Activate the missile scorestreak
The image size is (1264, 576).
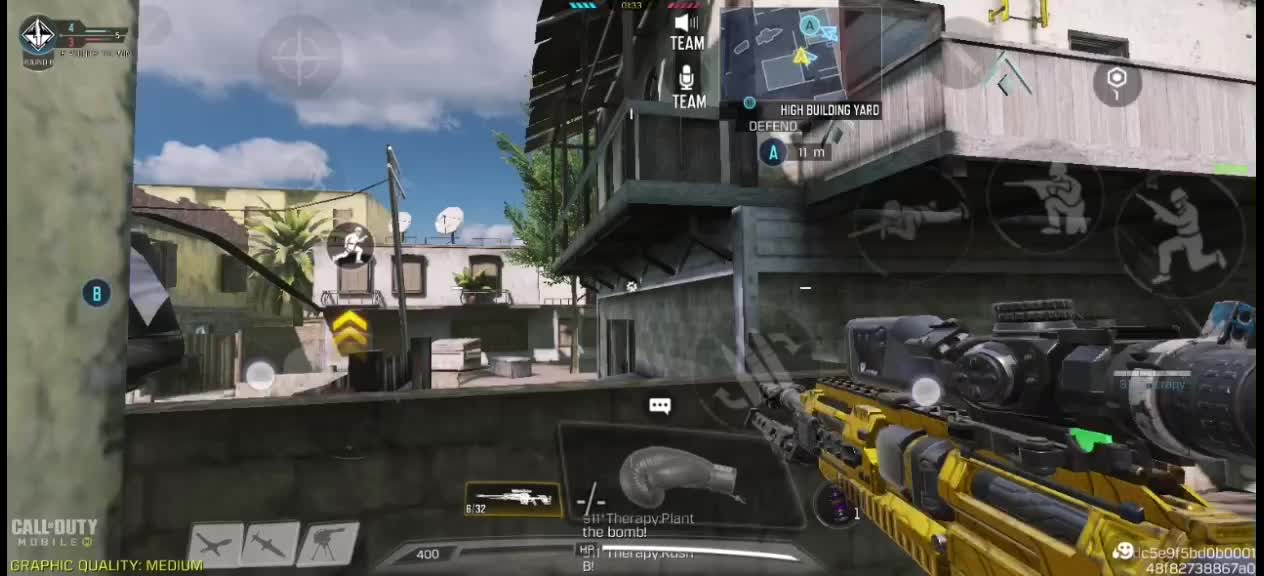click(272, 545)
